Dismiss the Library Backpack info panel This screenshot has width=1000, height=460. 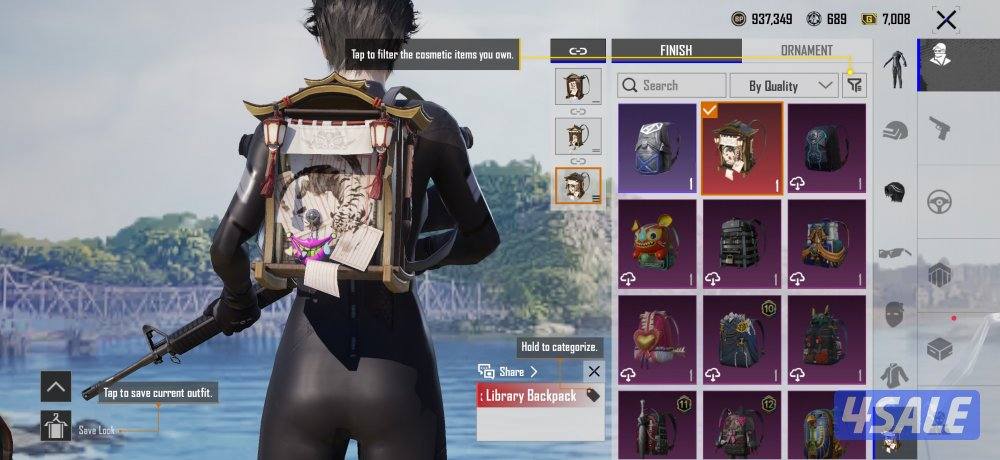click(593, 372)
